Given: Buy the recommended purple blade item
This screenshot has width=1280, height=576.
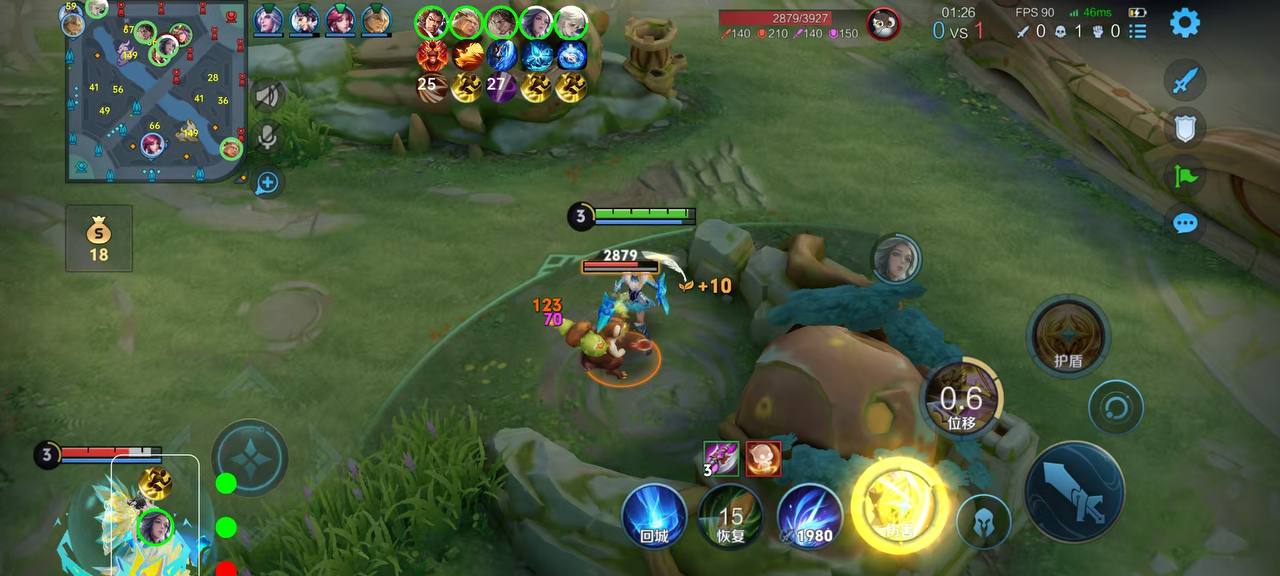Looking at the screenshot, I should pyautogui.click(x=721, y=458).
